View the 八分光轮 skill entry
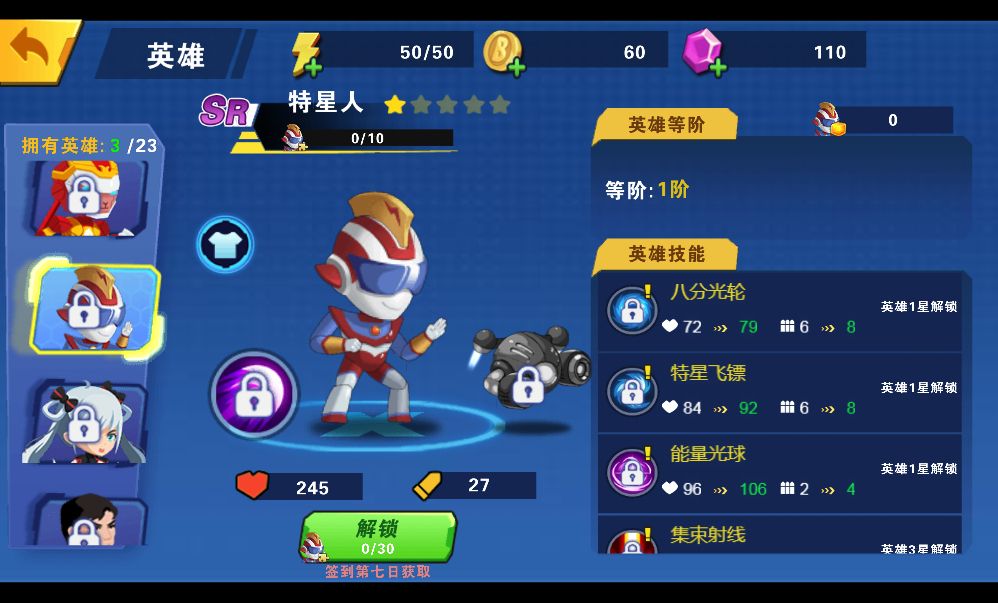 (x=780, y=310)
